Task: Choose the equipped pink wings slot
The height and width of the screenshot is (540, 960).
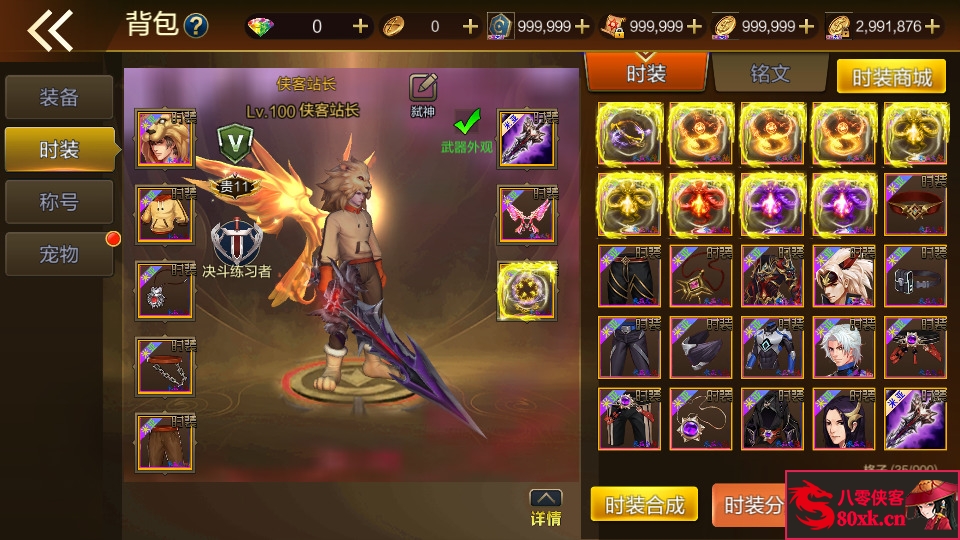Action: coord(527,215)
